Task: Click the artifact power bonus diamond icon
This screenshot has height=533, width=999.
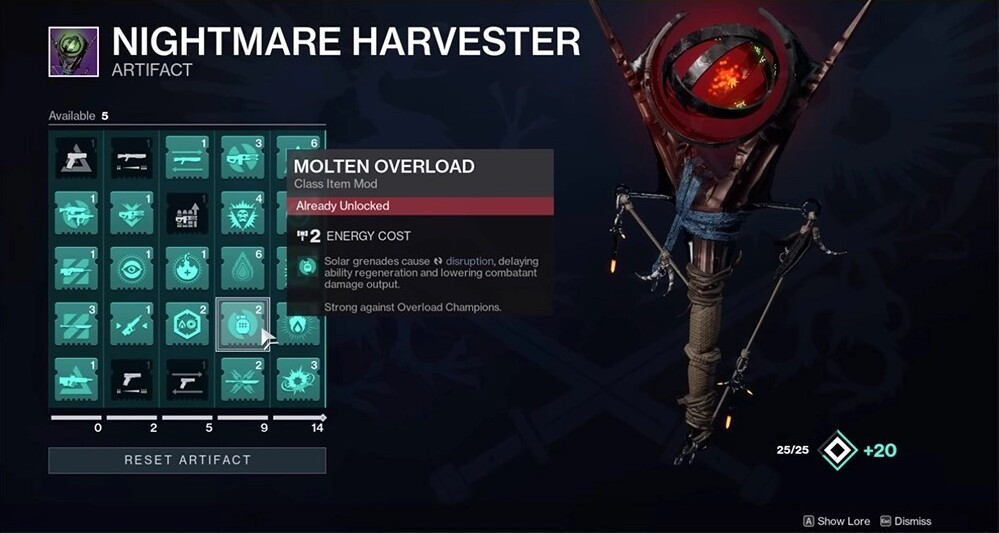Action: click(837, 450)
